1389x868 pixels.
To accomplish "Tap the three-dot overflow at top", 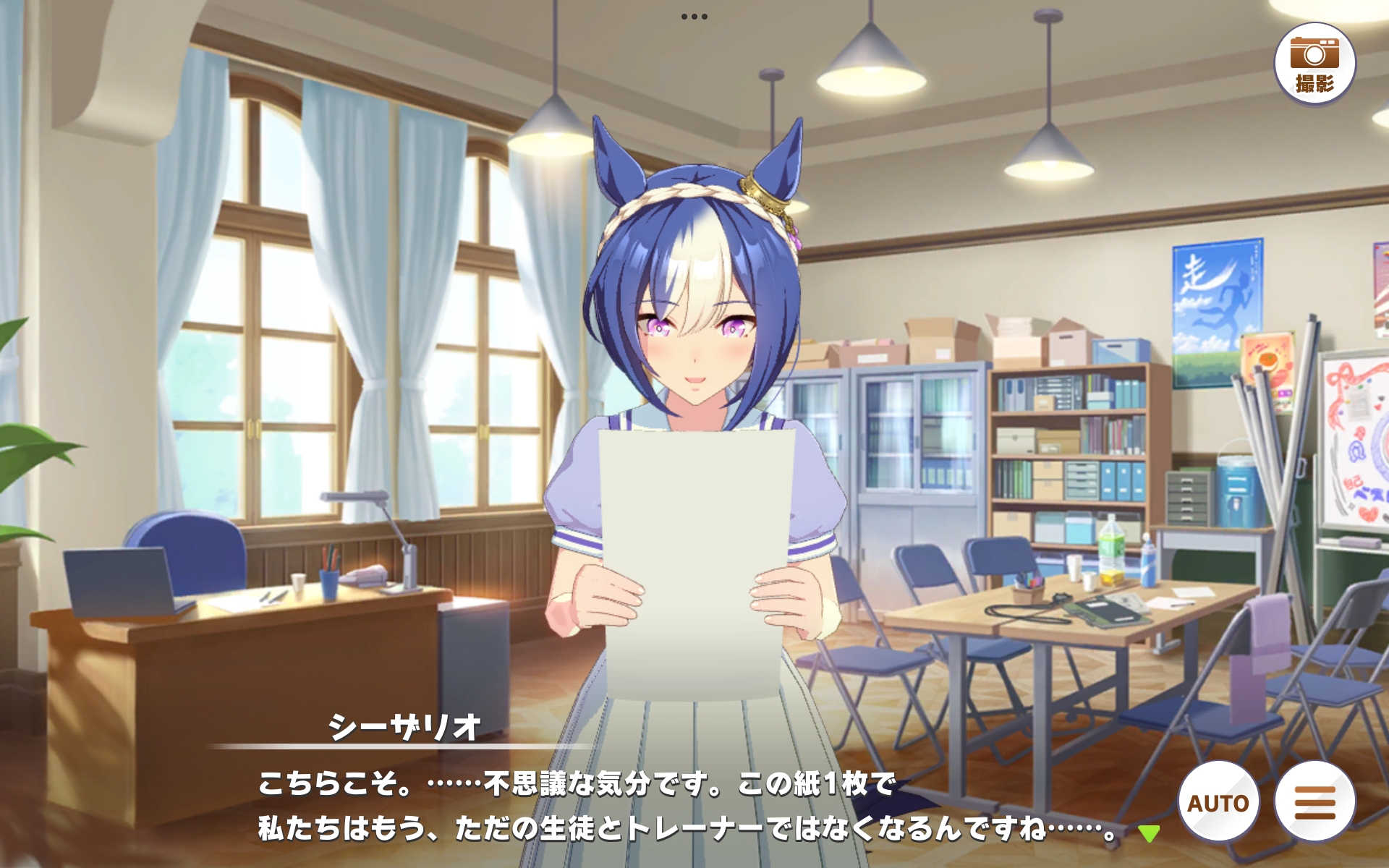I will click(x=694, y=17).
